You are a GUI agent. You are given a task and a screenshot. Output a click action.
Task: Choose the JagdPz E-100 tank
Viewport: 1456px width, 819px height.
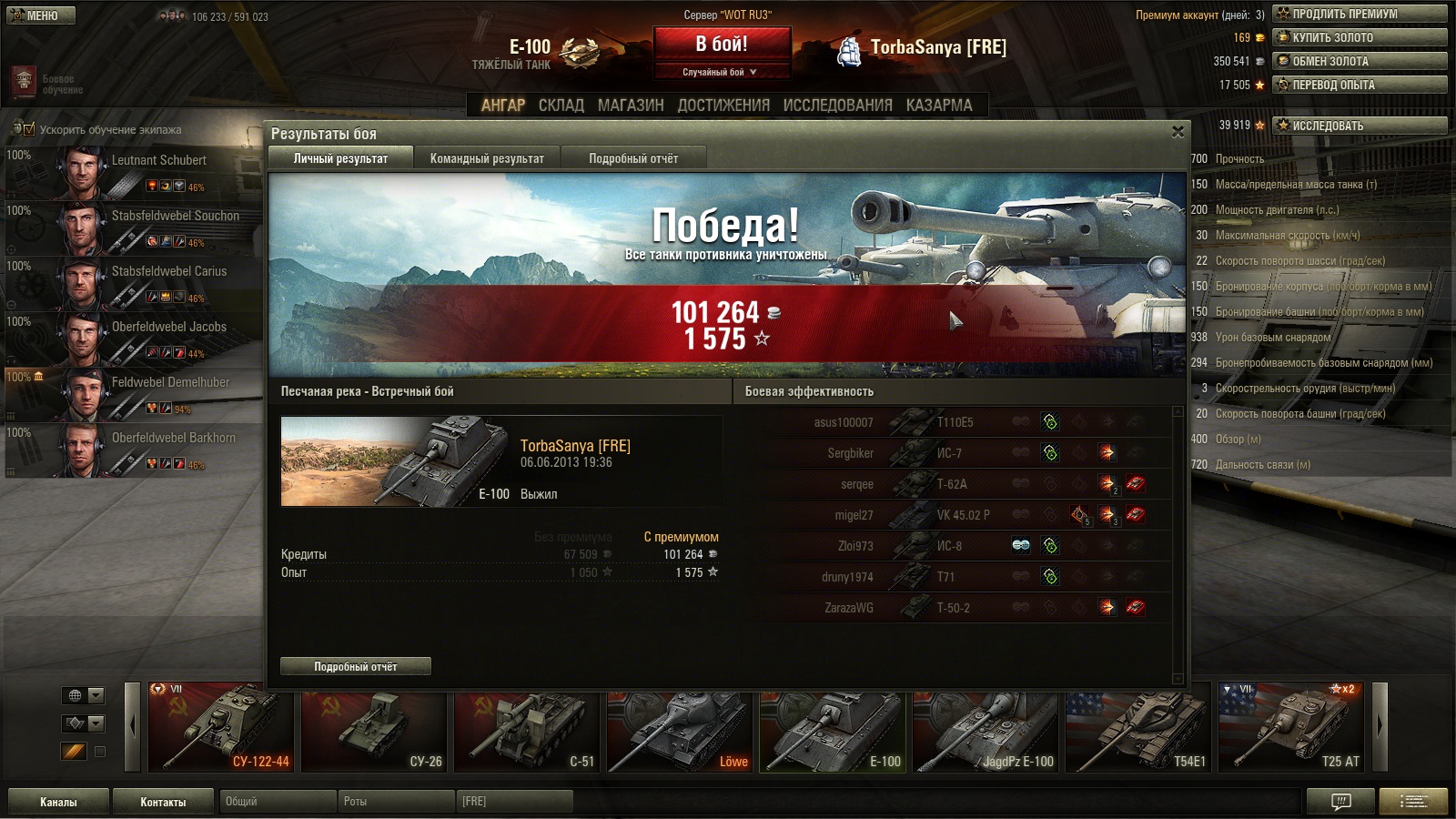click(986, 728)
